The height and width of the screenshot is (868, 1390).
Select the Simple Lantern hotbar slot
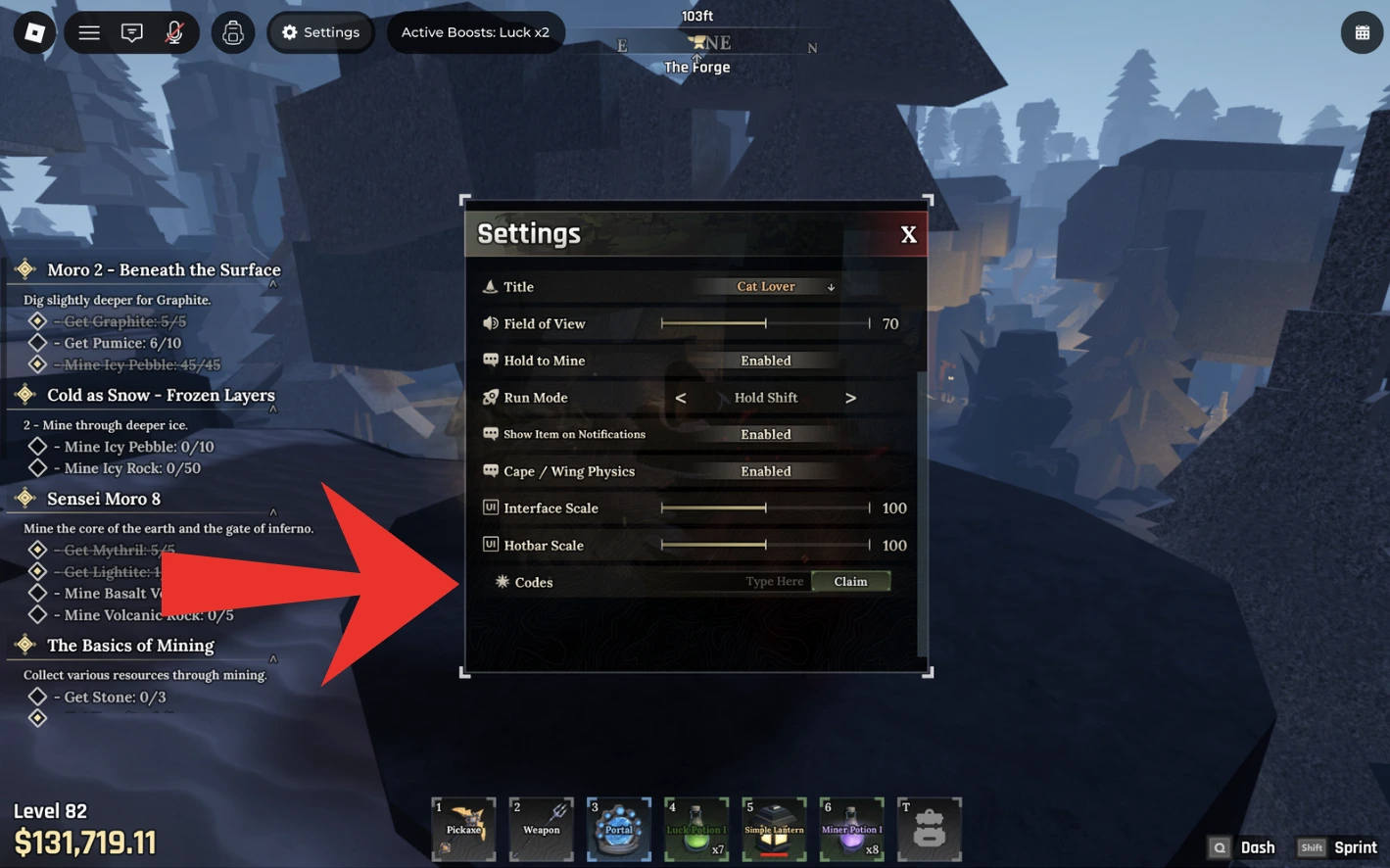[x=774, y=829]
